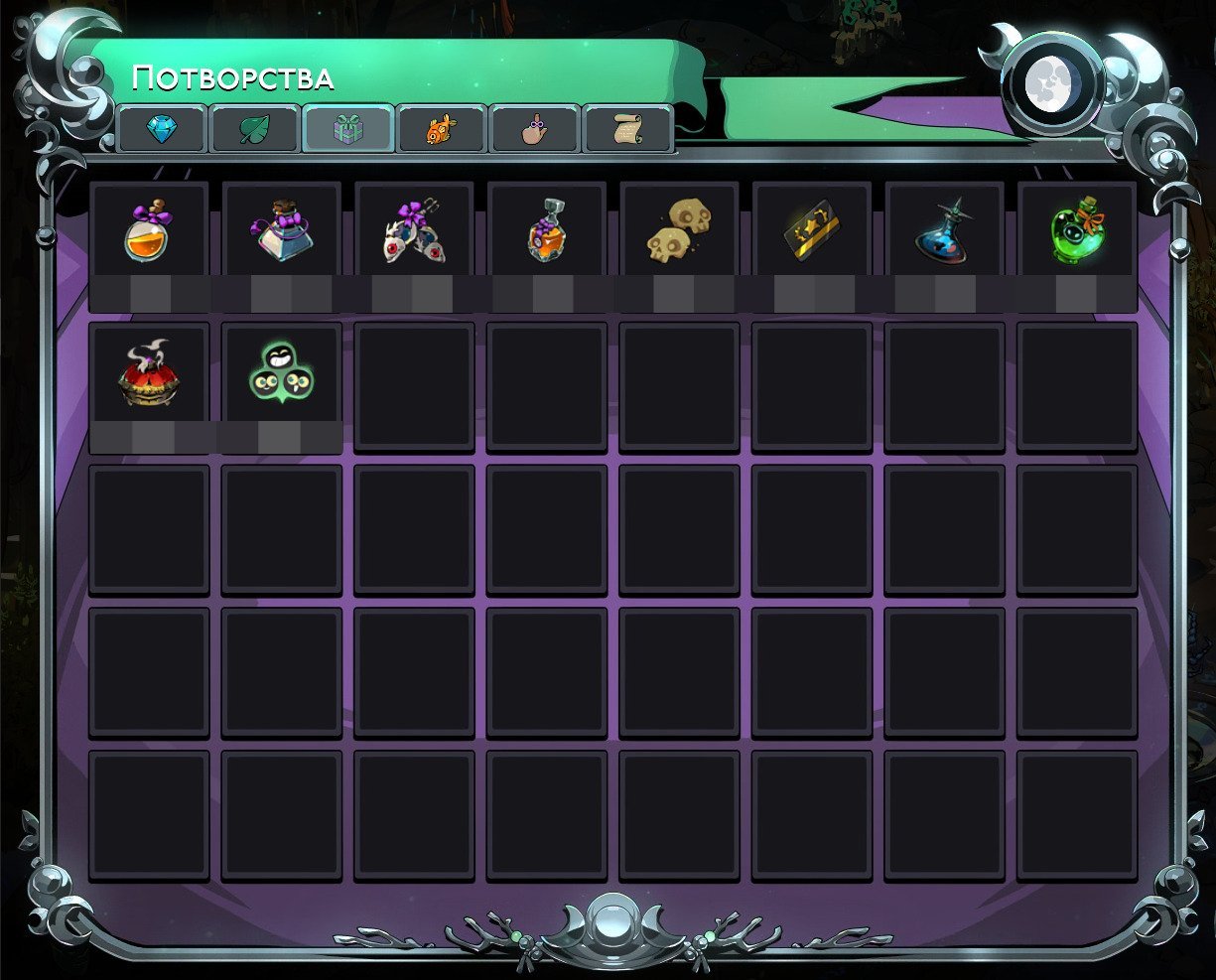Select the gift box tab
The image size is (1216, 980).
347,129
